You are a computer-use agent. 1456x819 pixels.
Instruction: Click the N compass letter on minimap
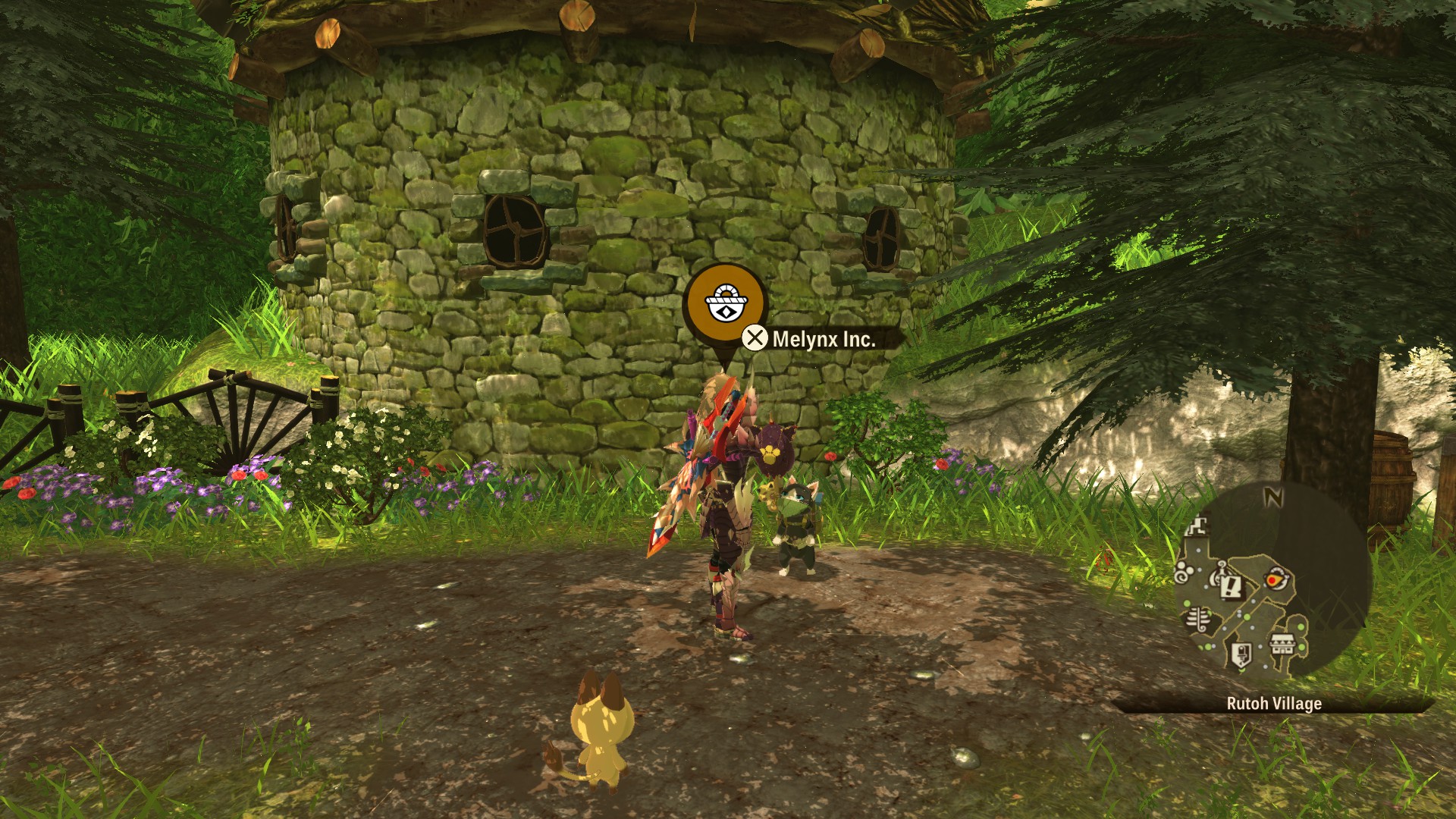(x=1273, y=497)
